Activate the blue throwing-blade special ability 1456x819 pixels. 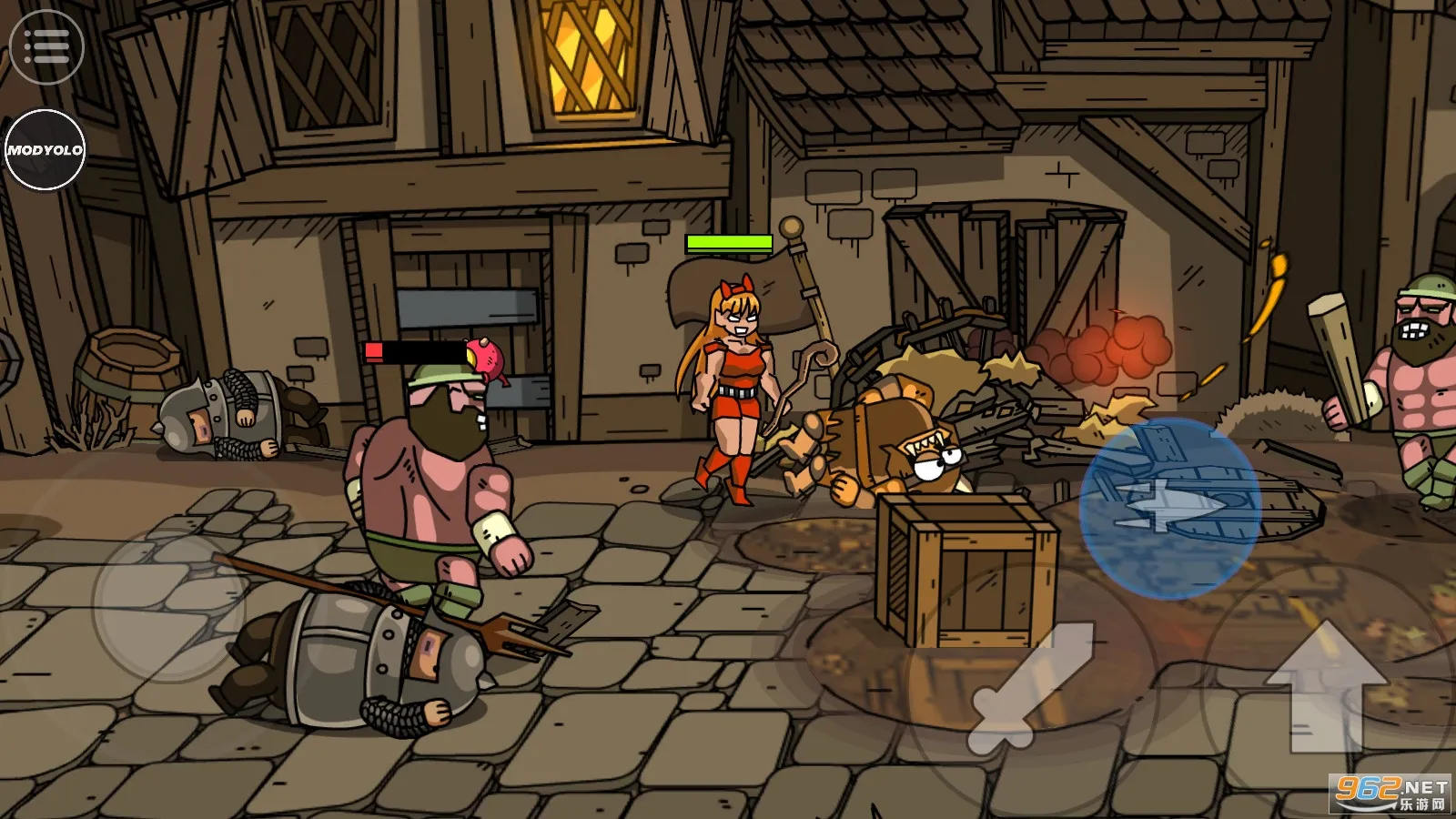tap(1169, 508)
